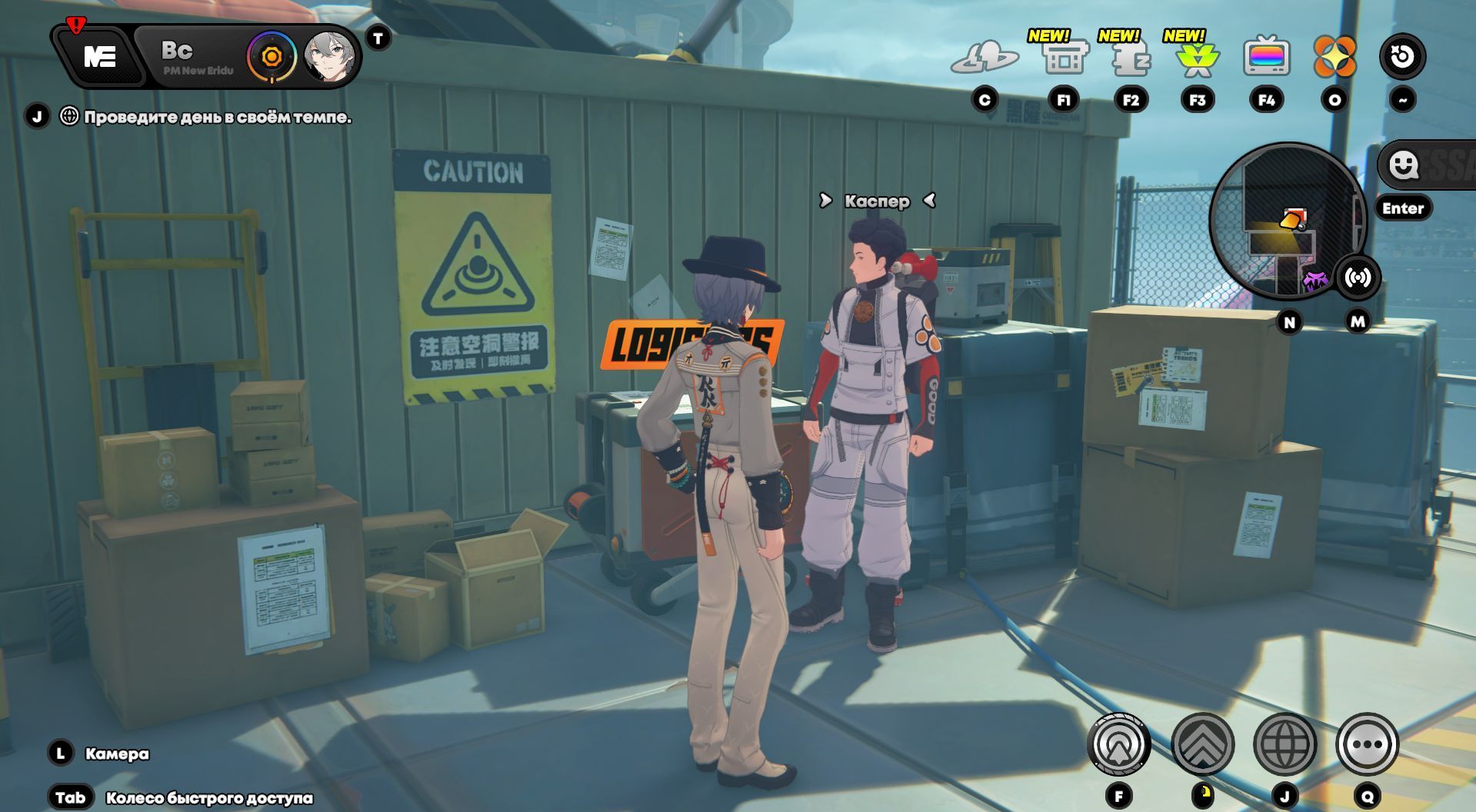
Task: Click the rainbow ring gear icon
Action: pyautogui.click(x=271, y=57)
